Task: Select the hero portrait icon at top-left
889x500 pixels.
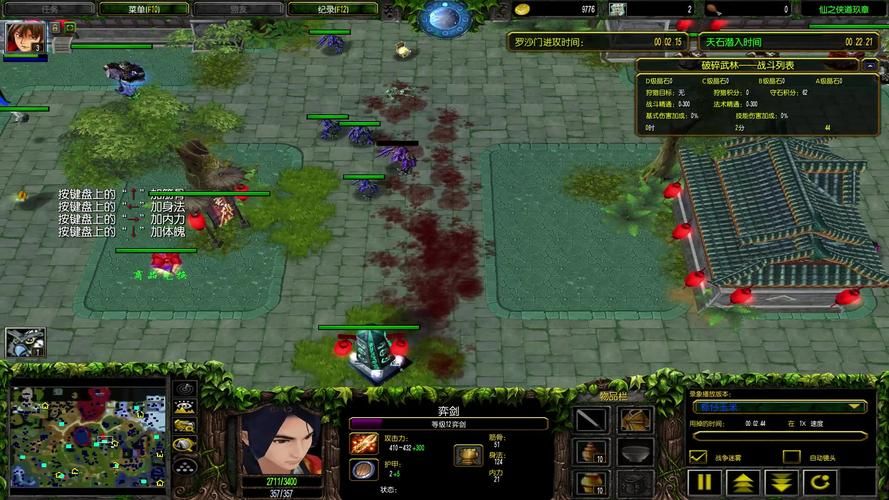Action: (18, 36)
